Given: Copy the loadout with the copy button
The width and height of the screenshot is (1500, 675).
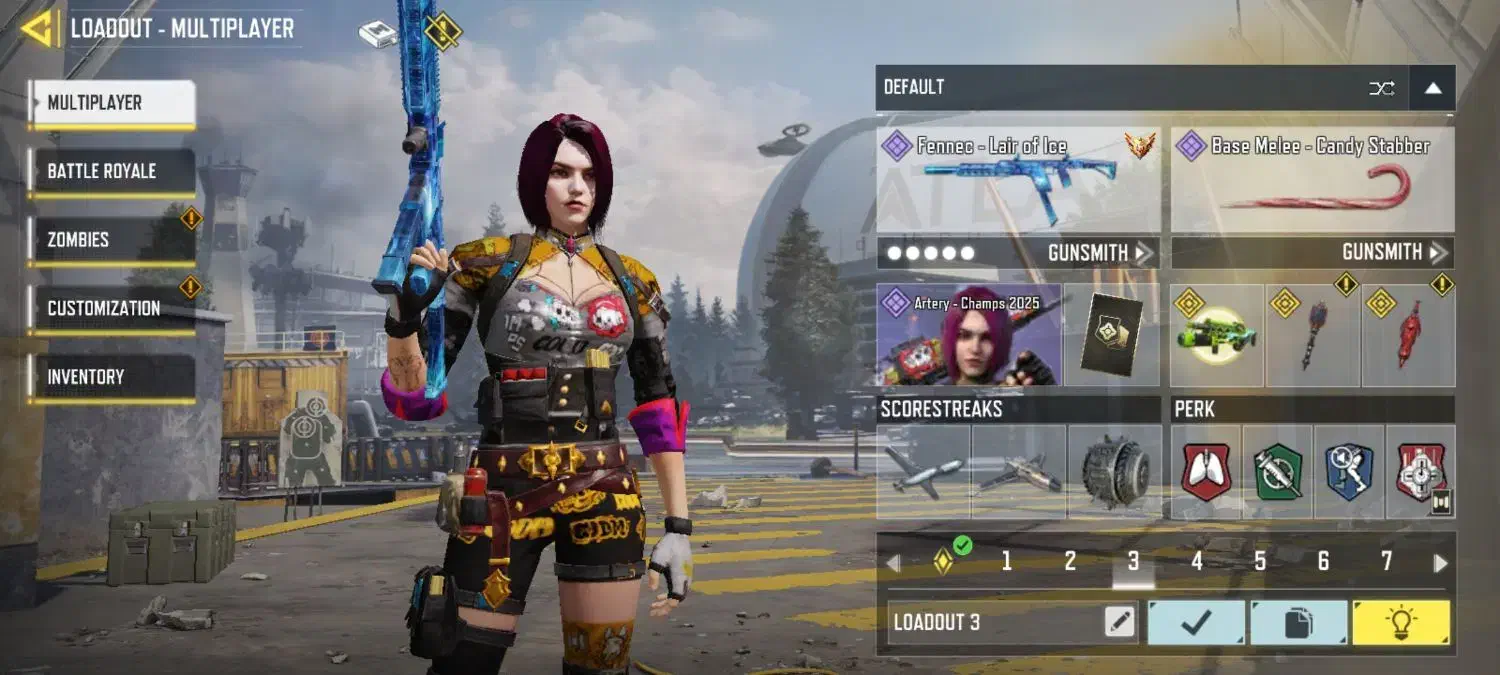Looking at the screenshot, I should tap(1298, 623).
